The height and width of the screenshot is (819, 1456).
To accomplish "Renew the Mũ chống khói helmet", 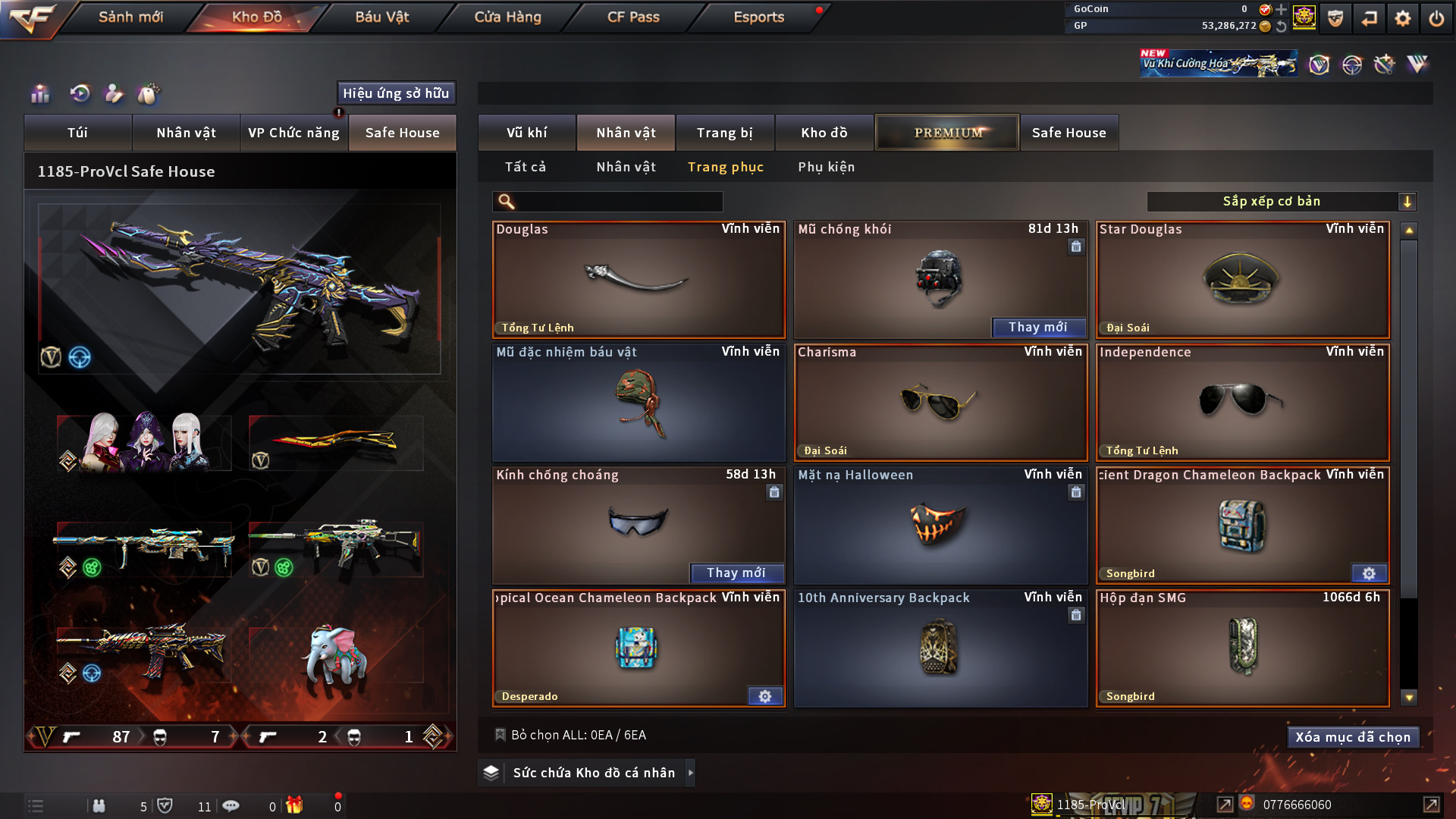I will (1038, 328).
